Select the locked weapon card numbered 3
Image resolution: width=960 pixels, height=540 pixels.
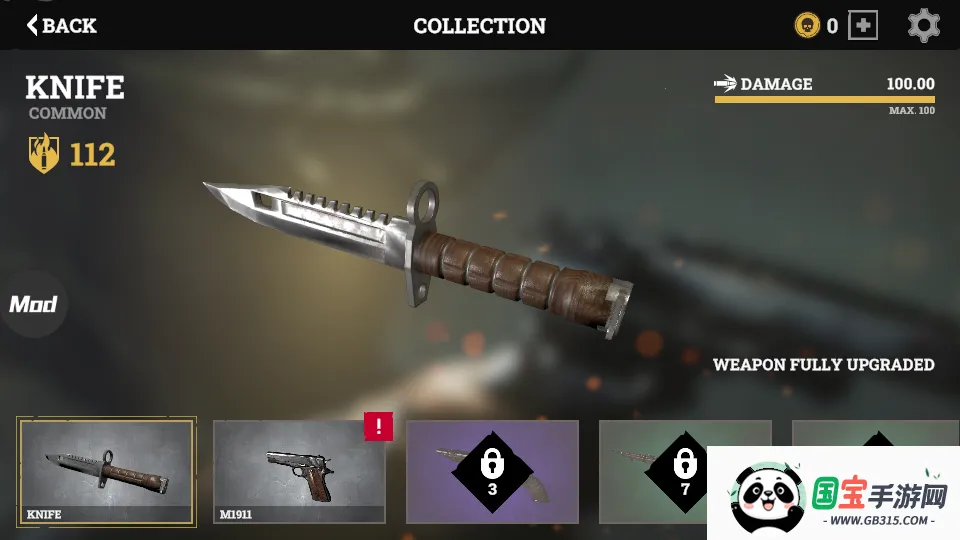point(492,471)
